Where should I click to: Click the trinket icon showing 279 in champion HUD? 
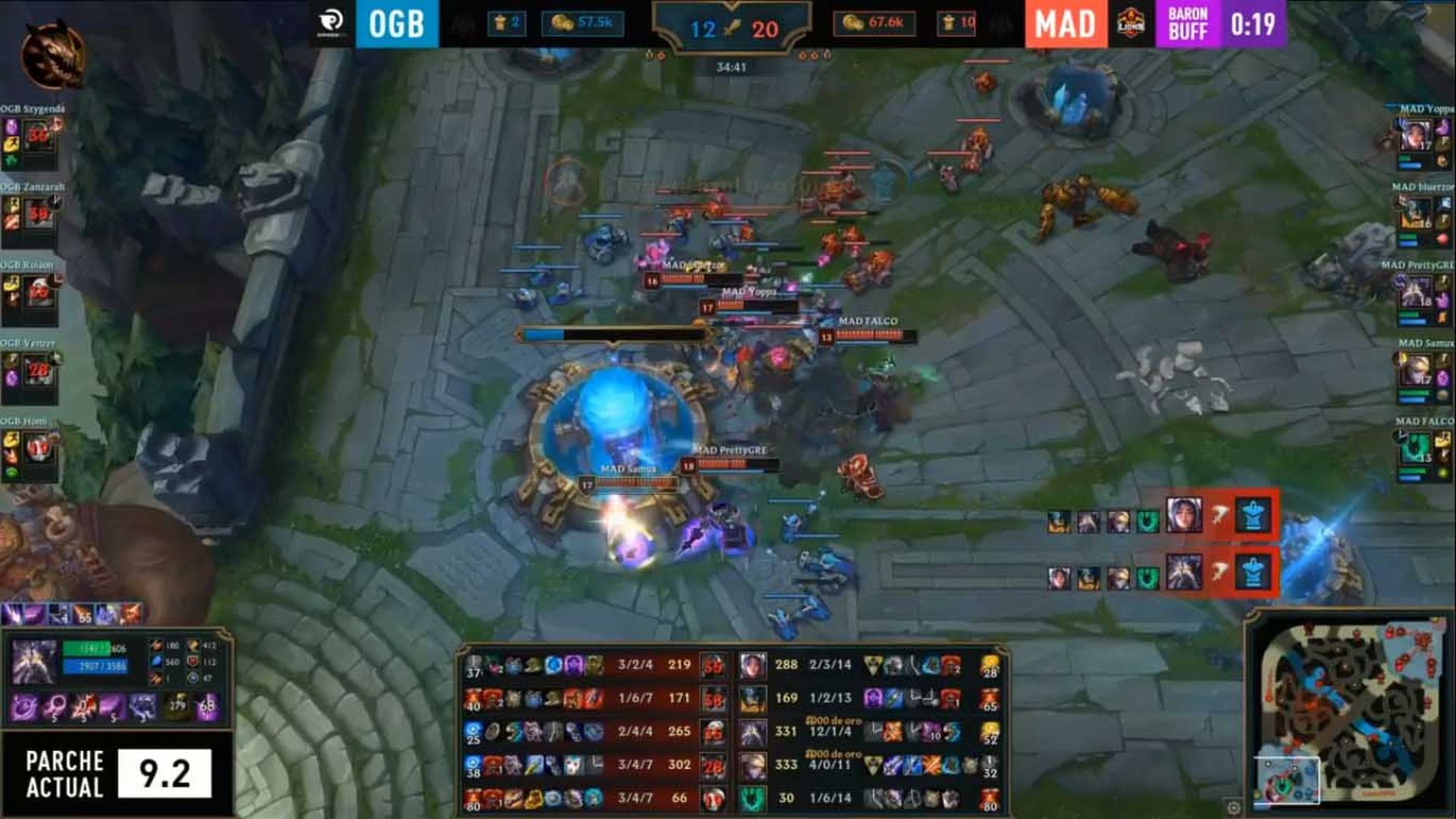177,705
